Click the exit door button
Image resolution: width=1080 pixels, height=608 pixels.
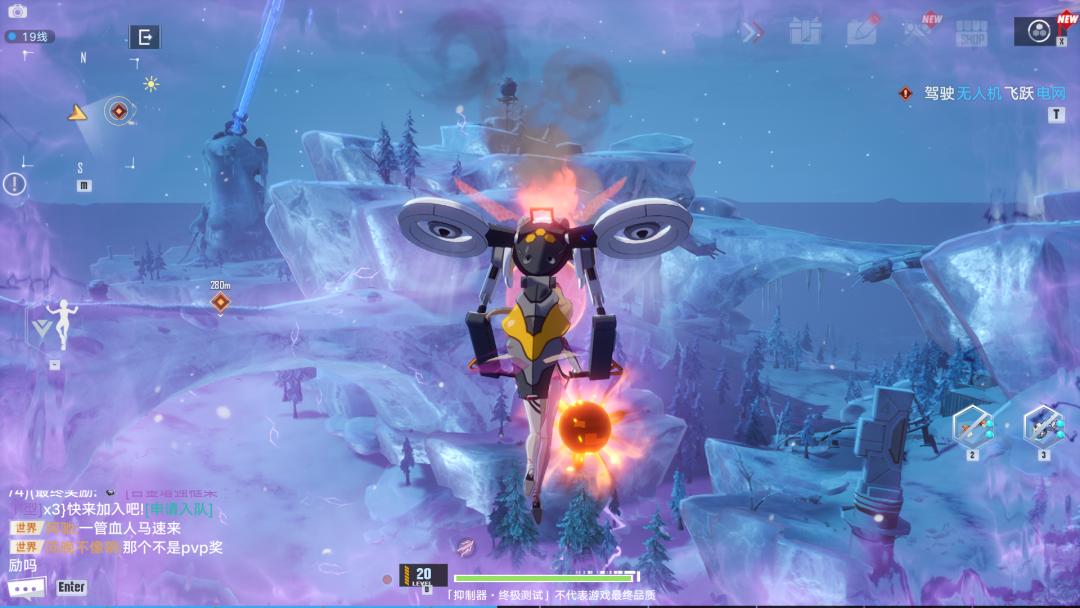point(145,38)
